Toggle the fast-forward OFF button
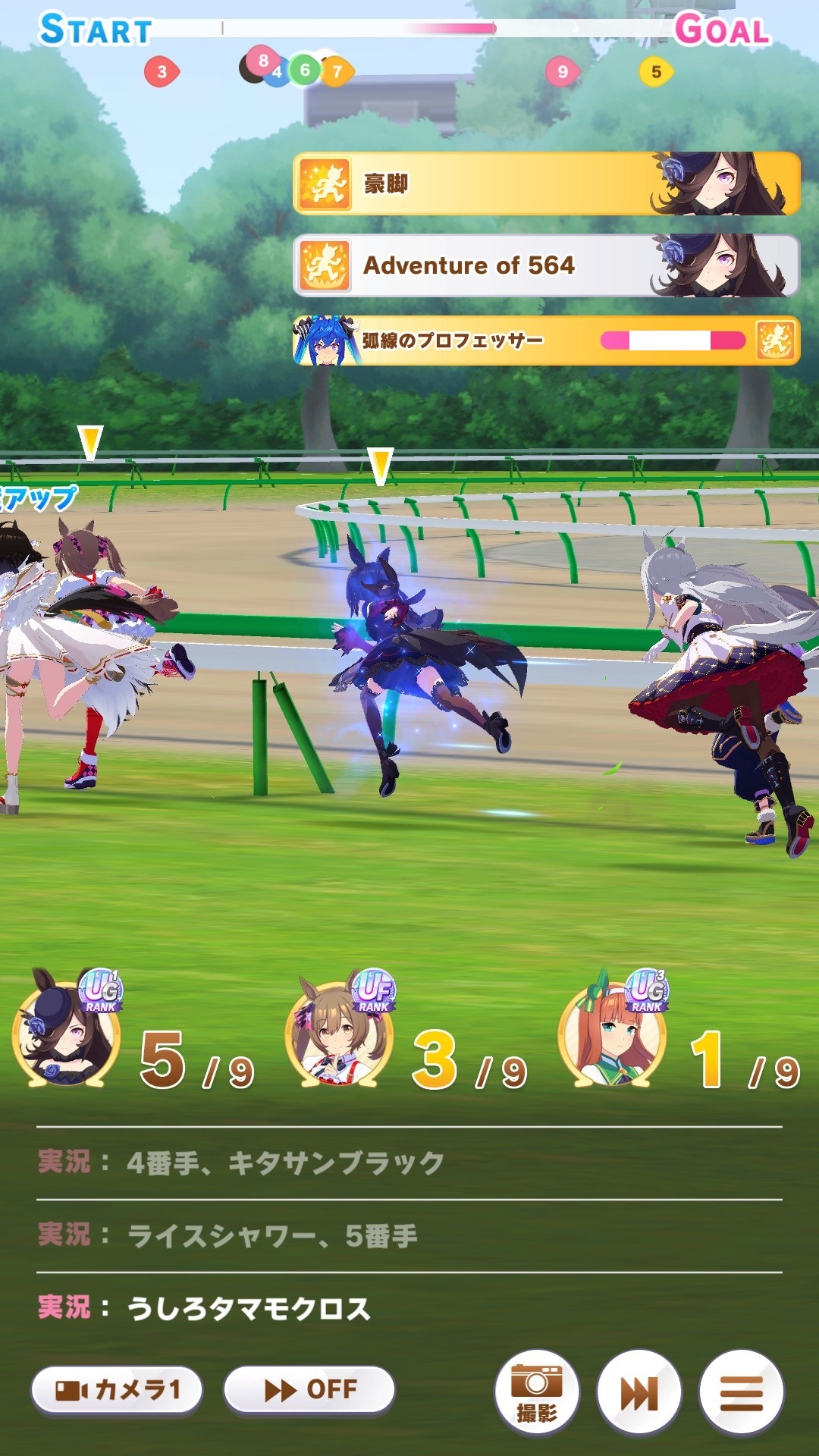 [x=309, y=1390]
